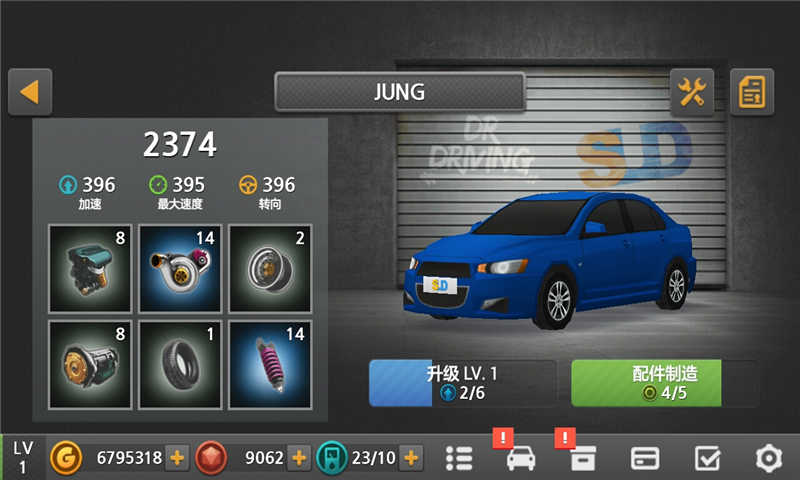This screenshot has height=480, width=800.
Task: Buy more red gems with plus button
Action: coord(299,458)
